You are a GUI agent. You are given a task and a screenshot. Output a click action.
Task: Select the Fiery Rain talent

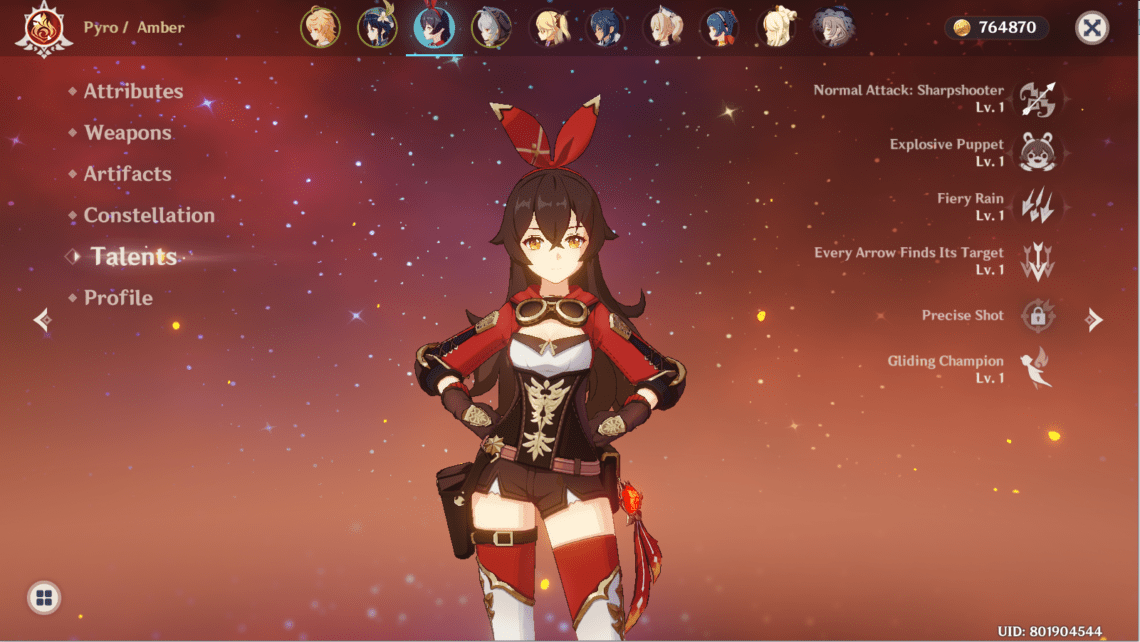pos(1037,206)
